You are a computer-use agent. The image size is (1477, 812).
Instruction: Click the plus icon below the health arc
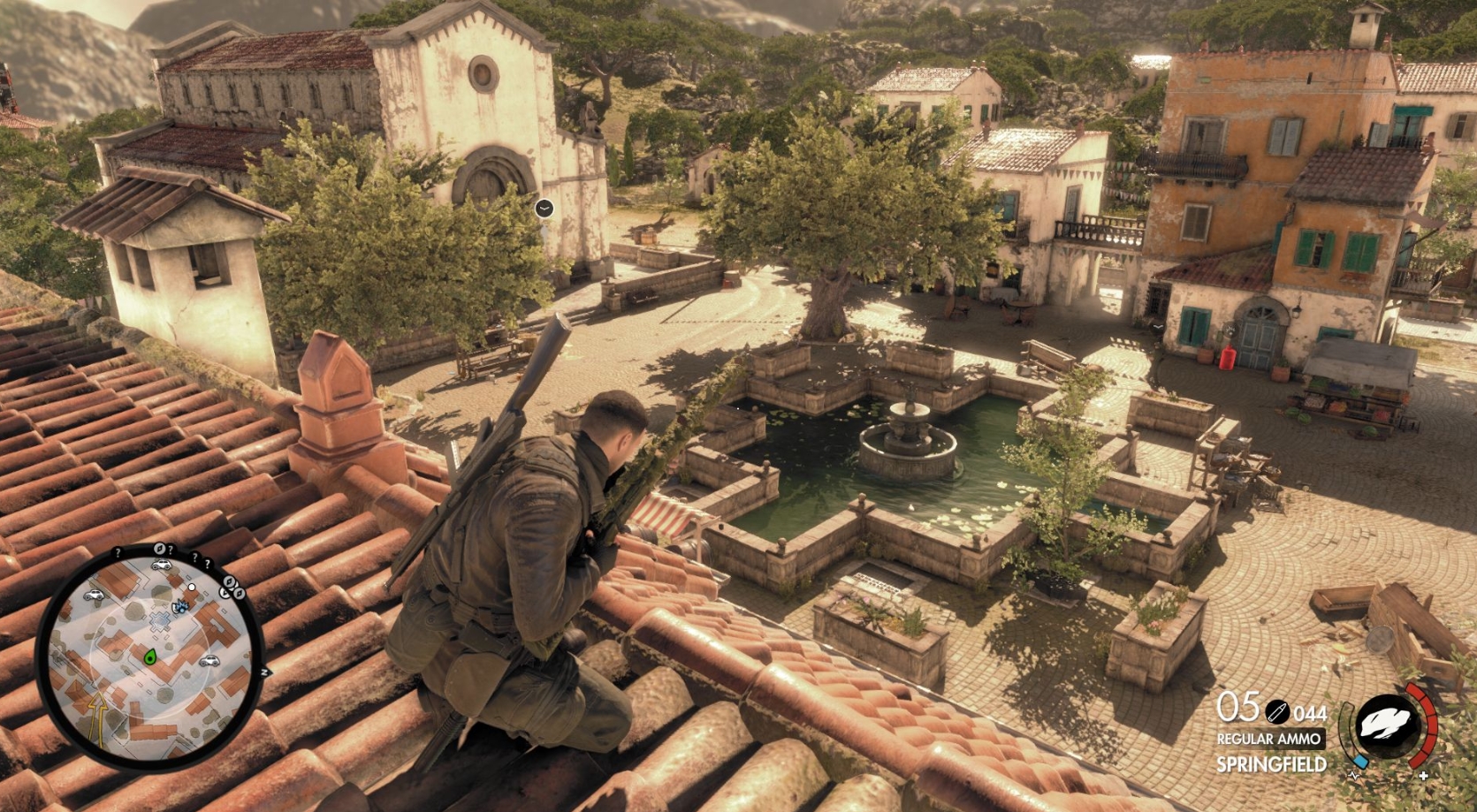click(x=1423, y=775)
